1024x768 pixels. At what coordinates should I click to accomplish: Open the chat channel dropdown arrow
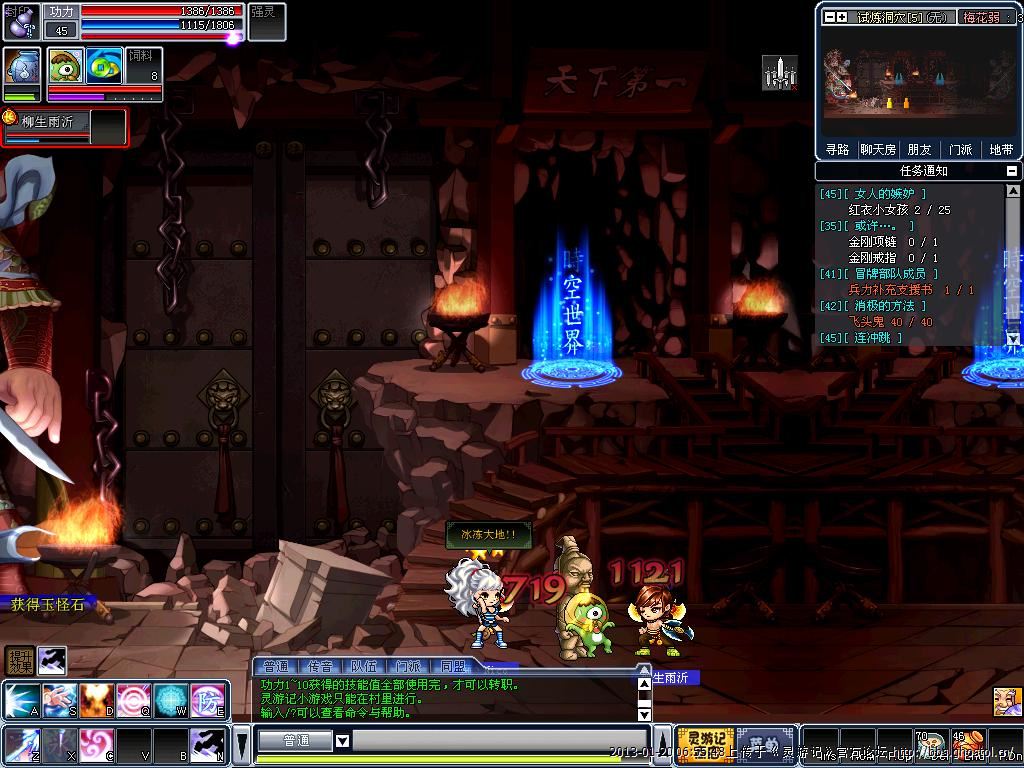click(342, 741)
